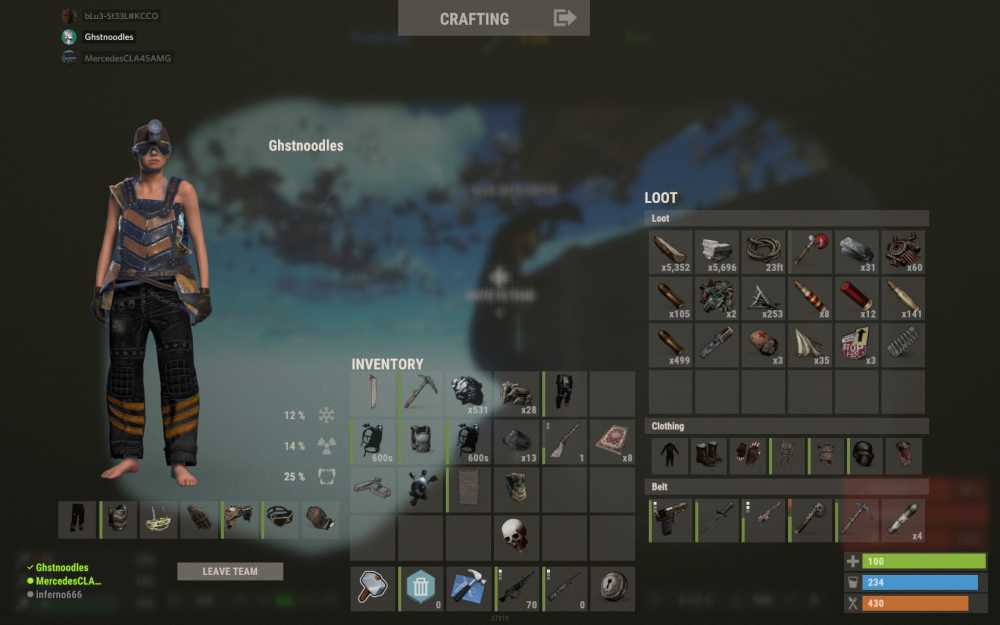Take the pistol from the loot belt
Image resolution: width=1000 pixels, height=625 pixels.
pyautogui.click(x=671, y=521)
